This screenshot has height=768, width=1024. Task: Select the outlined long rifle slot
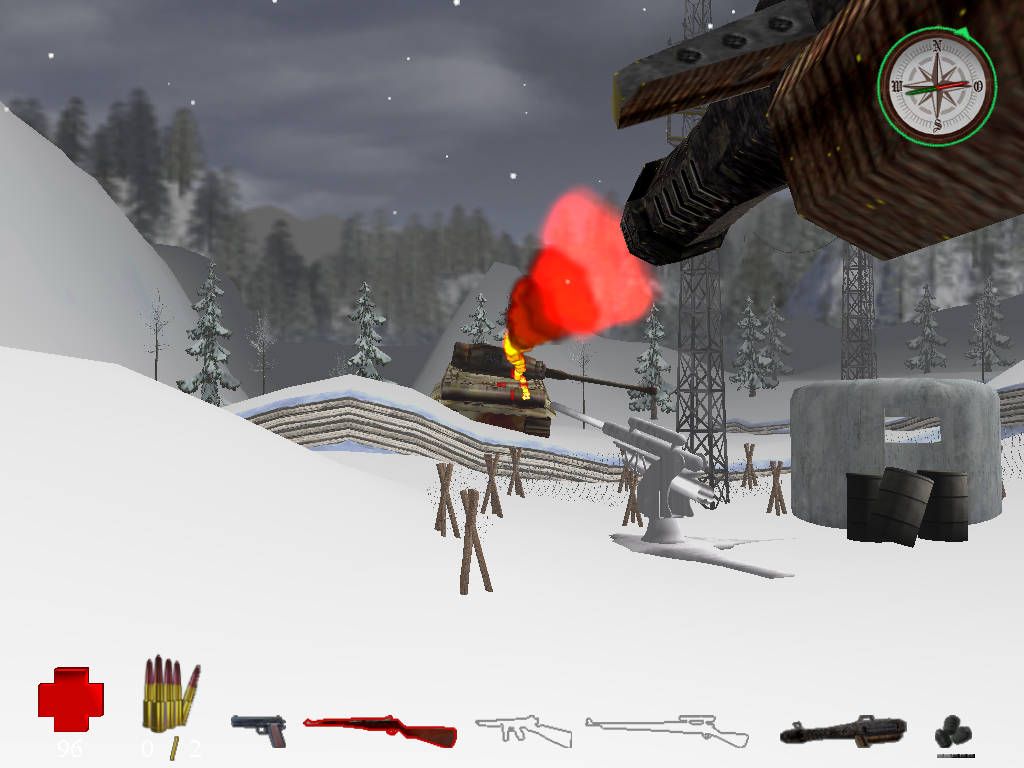point(667,730)
